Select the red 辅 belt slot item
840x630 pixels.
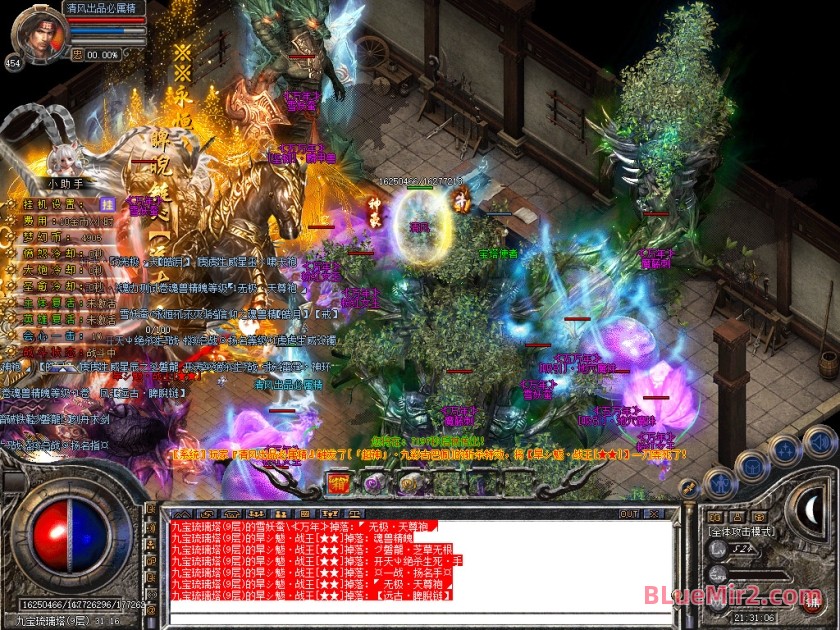click(339, 484)
